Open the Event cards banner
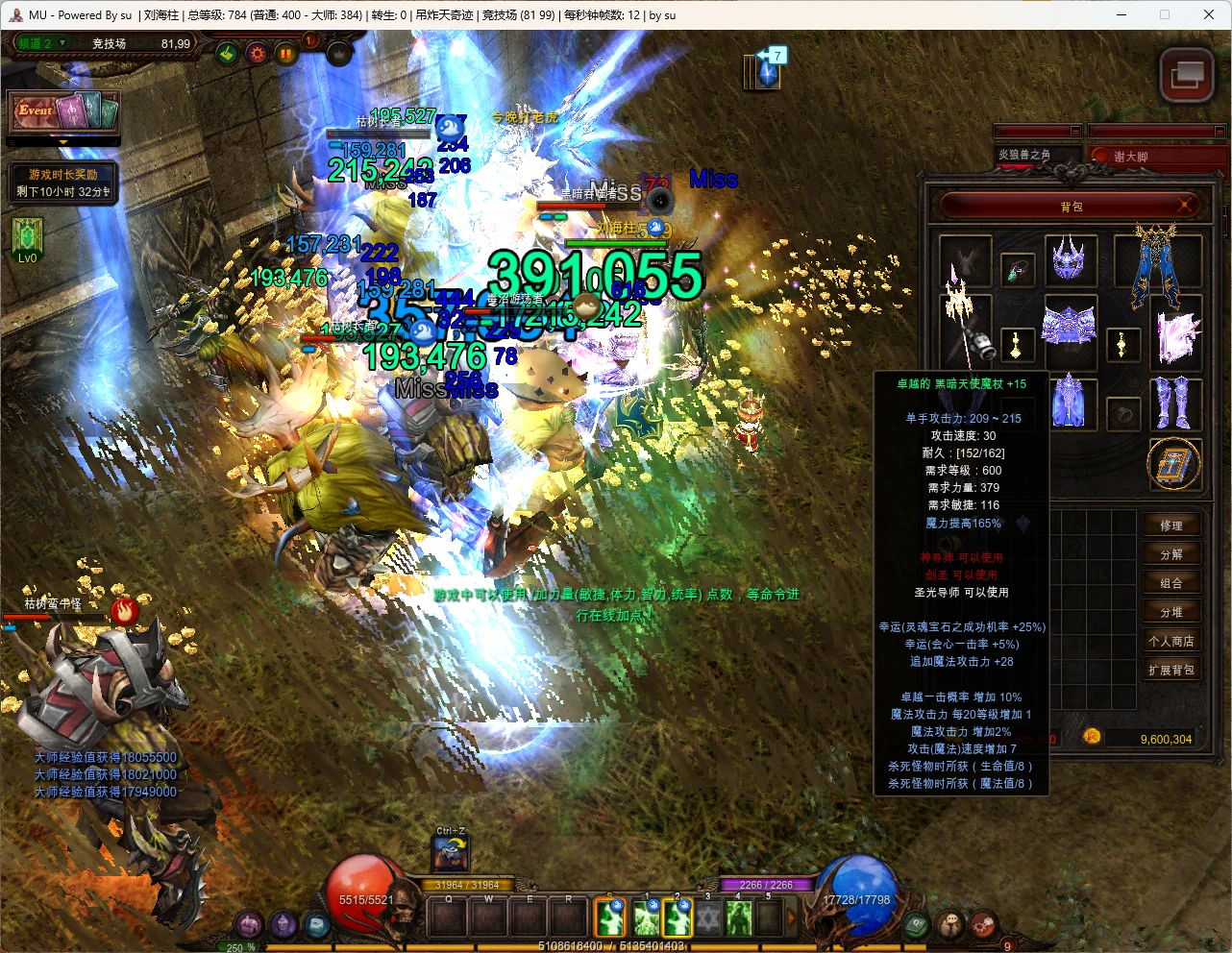The height and width of the screenshot is (953, 1232). tap(63, 112)
